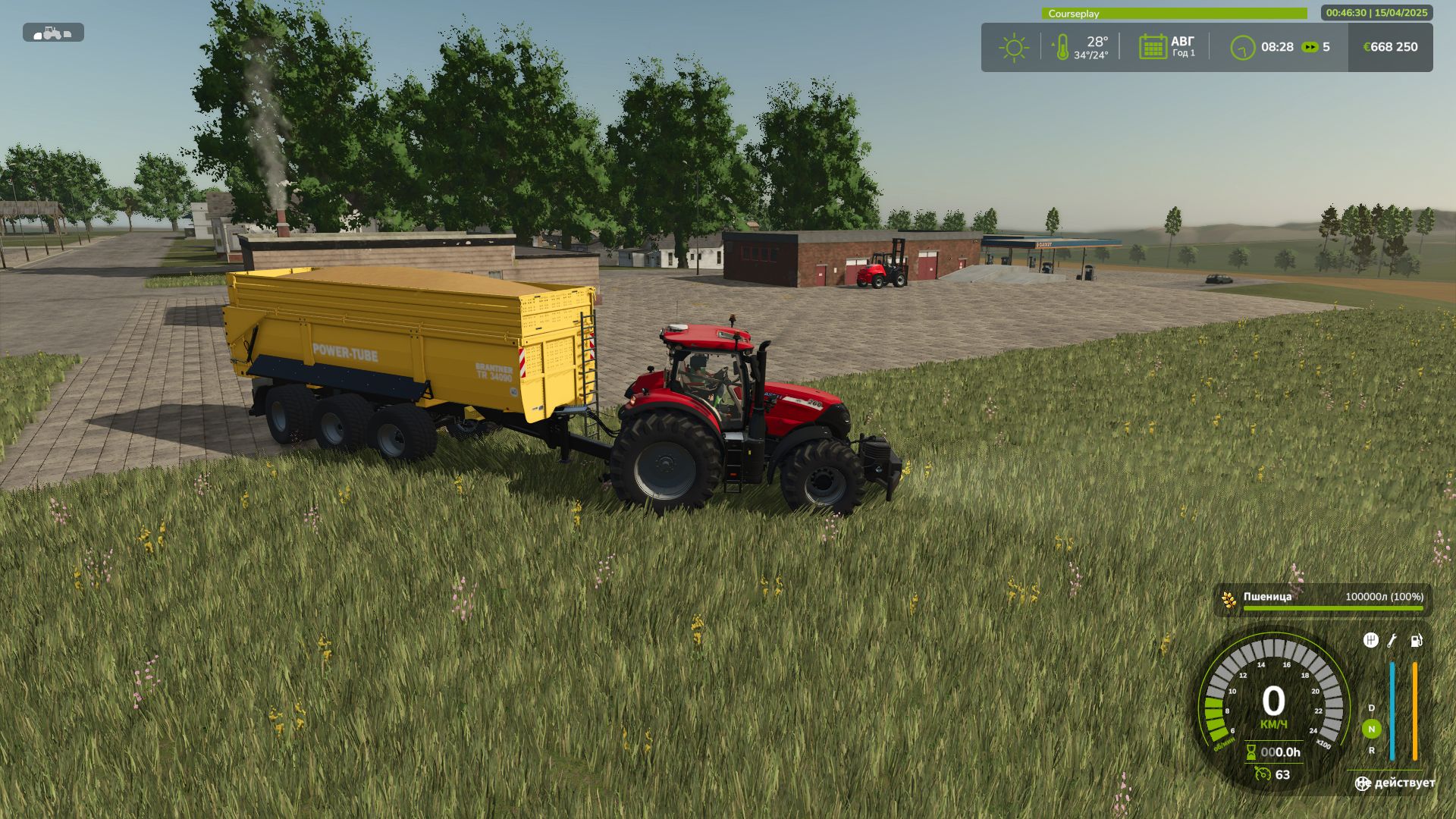Select the Courseplay status bar
Viewport: 1456px width, 819px height.
[1174, 14]
